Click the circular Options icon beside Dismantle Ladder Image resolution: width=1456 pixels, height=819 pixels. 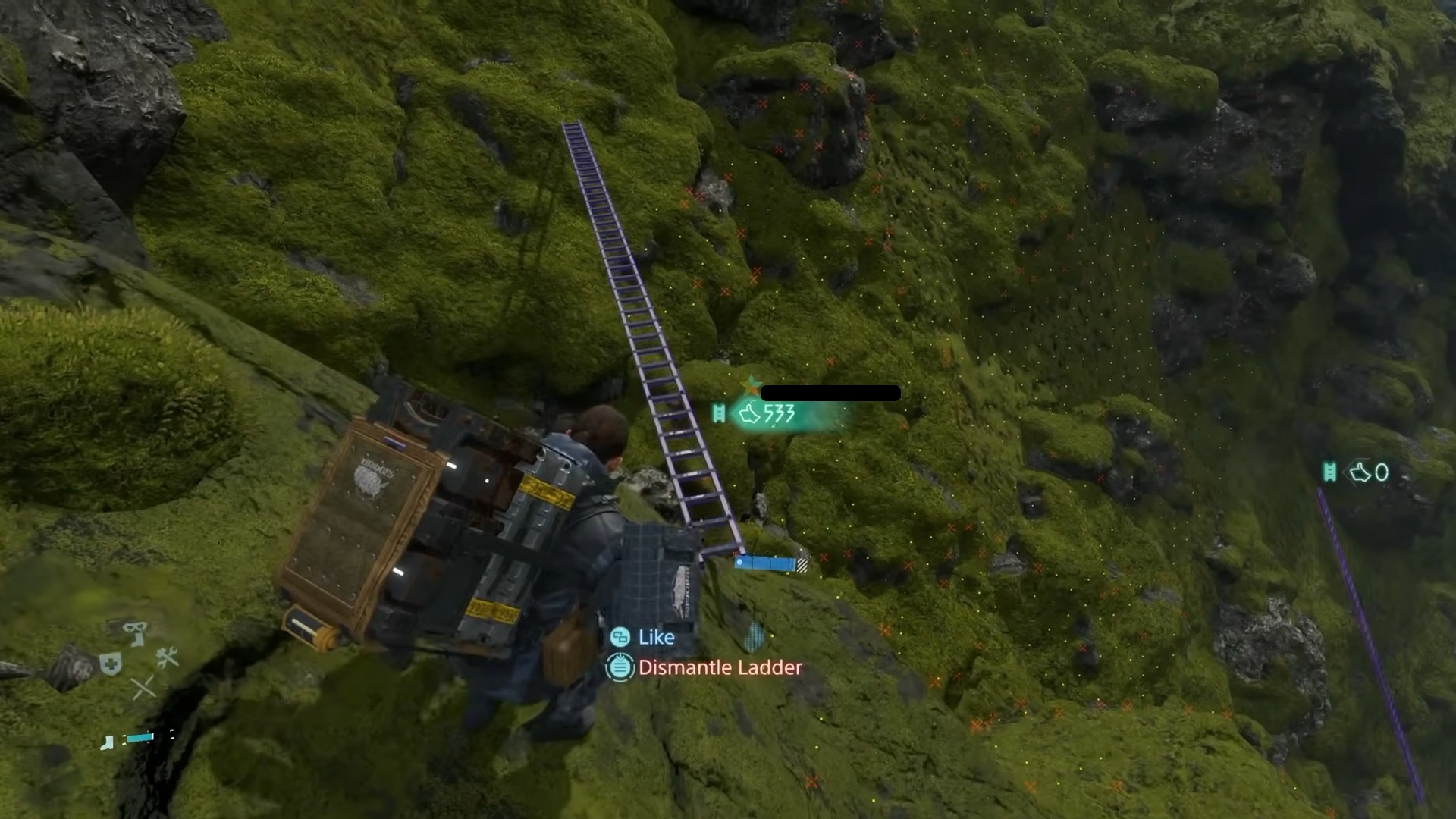coord(620,668)
